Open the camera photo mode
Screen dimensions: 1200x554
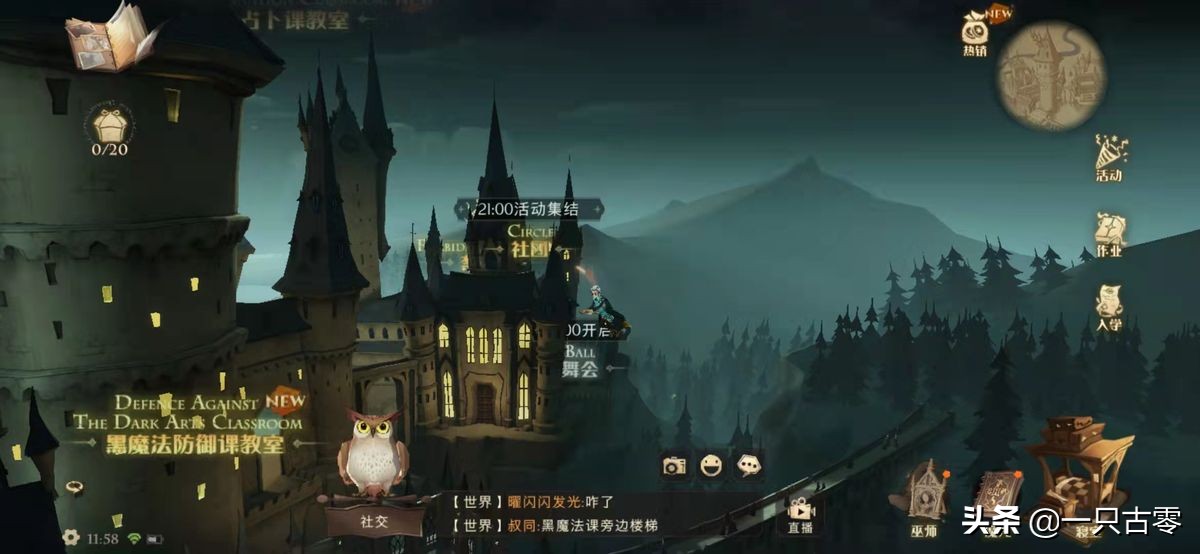(675, 465)
